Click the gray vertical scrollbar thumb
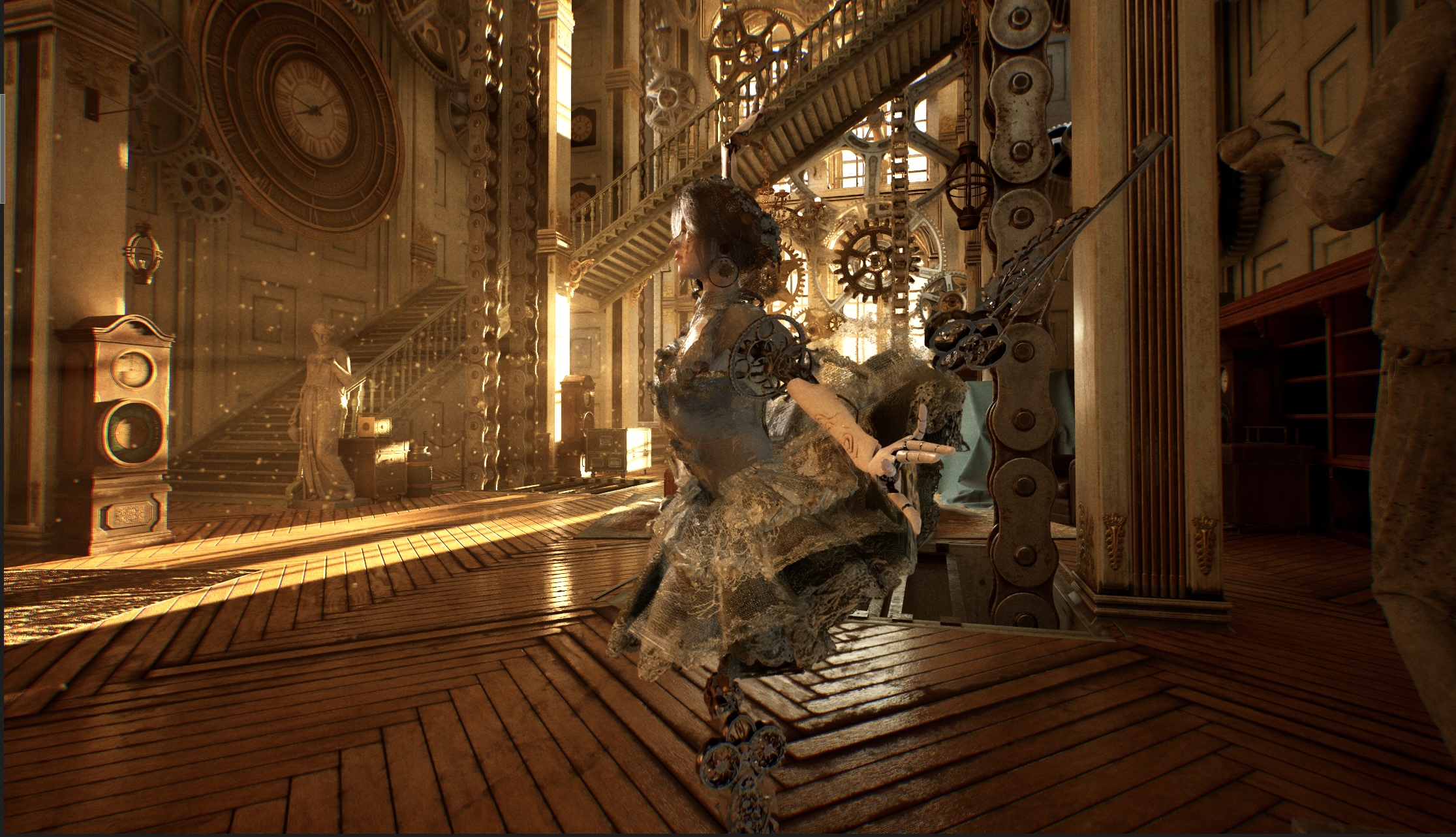The width and height of the screenshot is (1456, 837). (x=2, y=148)
